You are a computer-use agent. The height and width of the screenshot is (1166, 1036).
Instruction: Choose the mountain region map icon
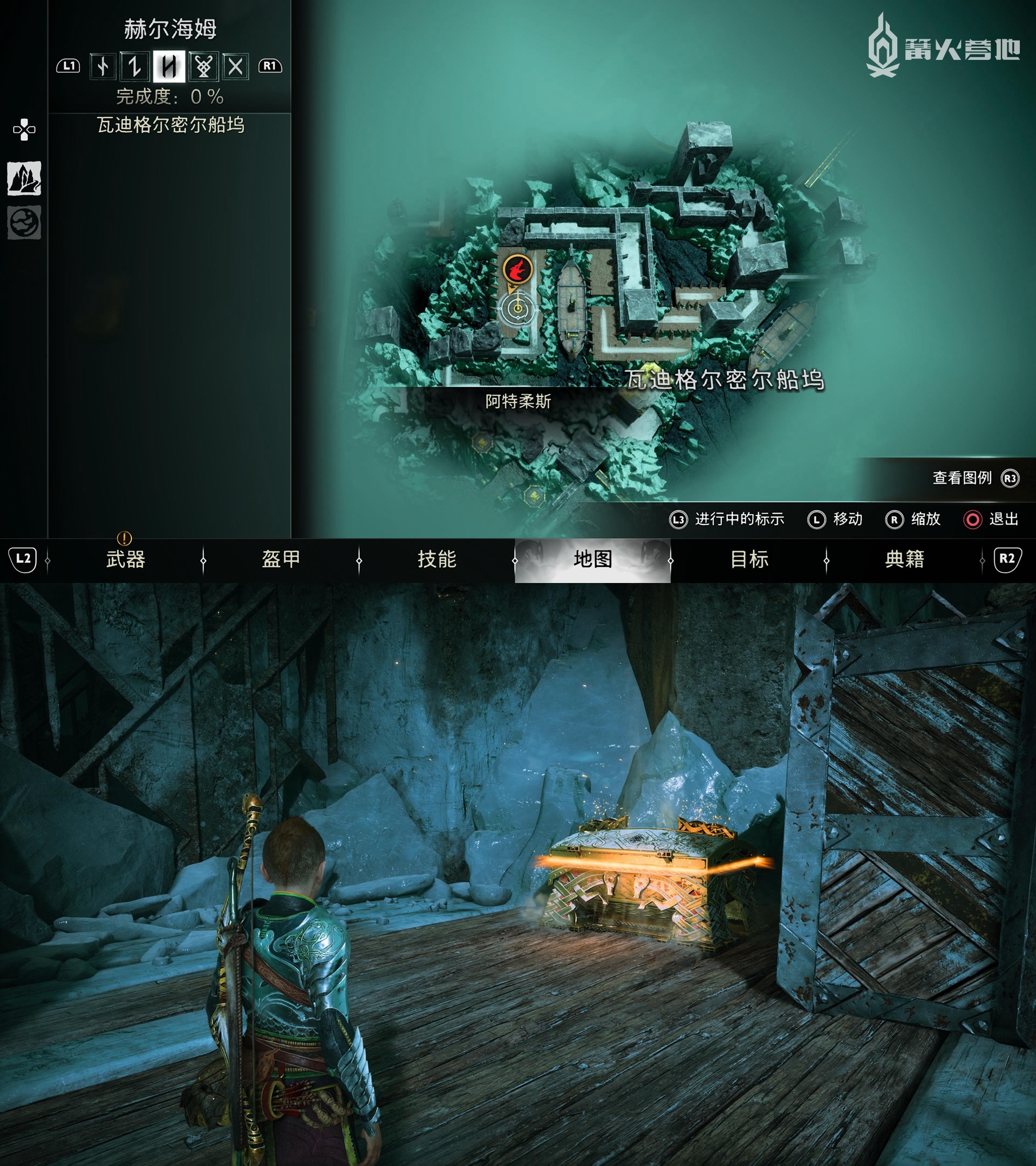pyautogui.click(x=24, y=178)
